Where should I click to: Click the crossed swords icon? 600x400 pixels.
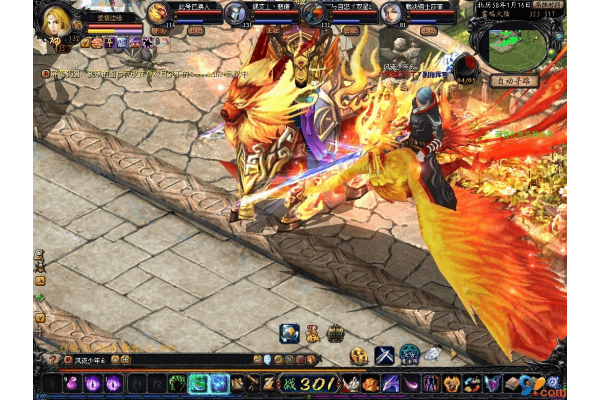pos(385,353)
